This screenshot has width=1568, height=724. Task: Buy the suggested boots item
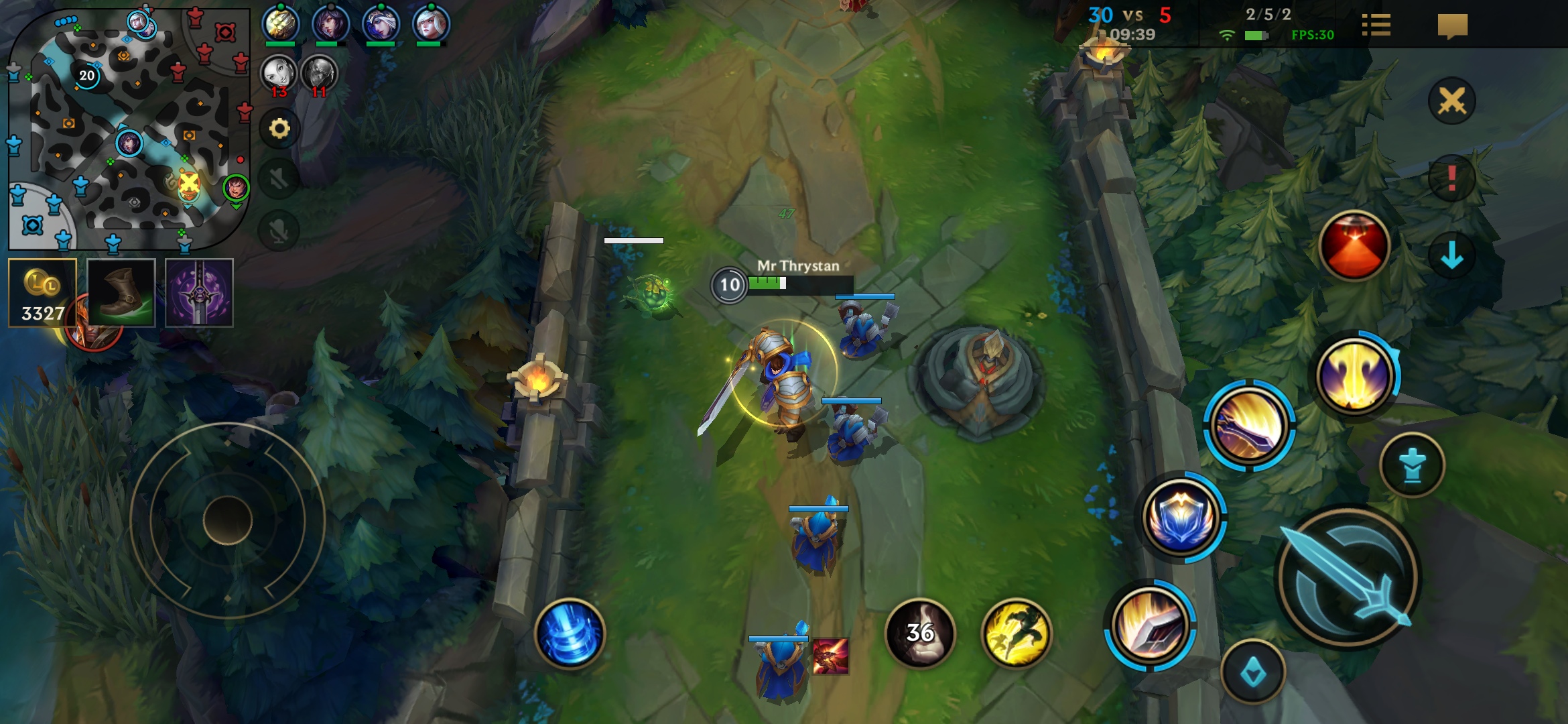coord(121,293)
